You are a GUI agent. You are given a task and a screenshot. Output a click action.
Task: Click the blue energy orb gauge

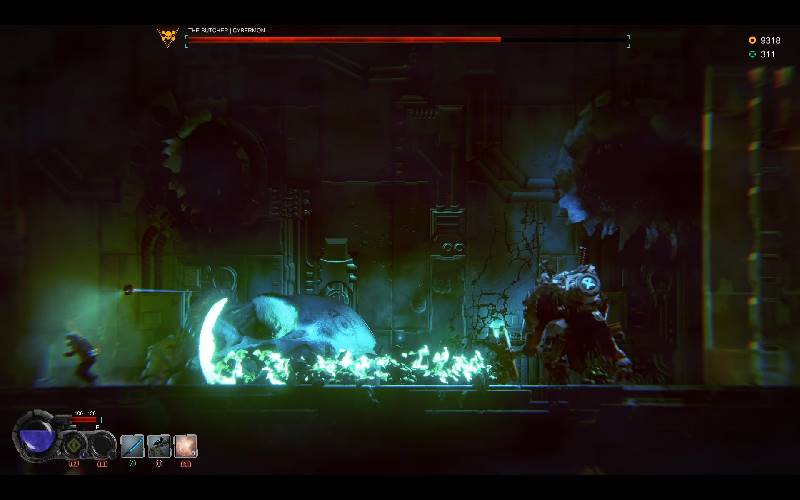coord(37,437)
